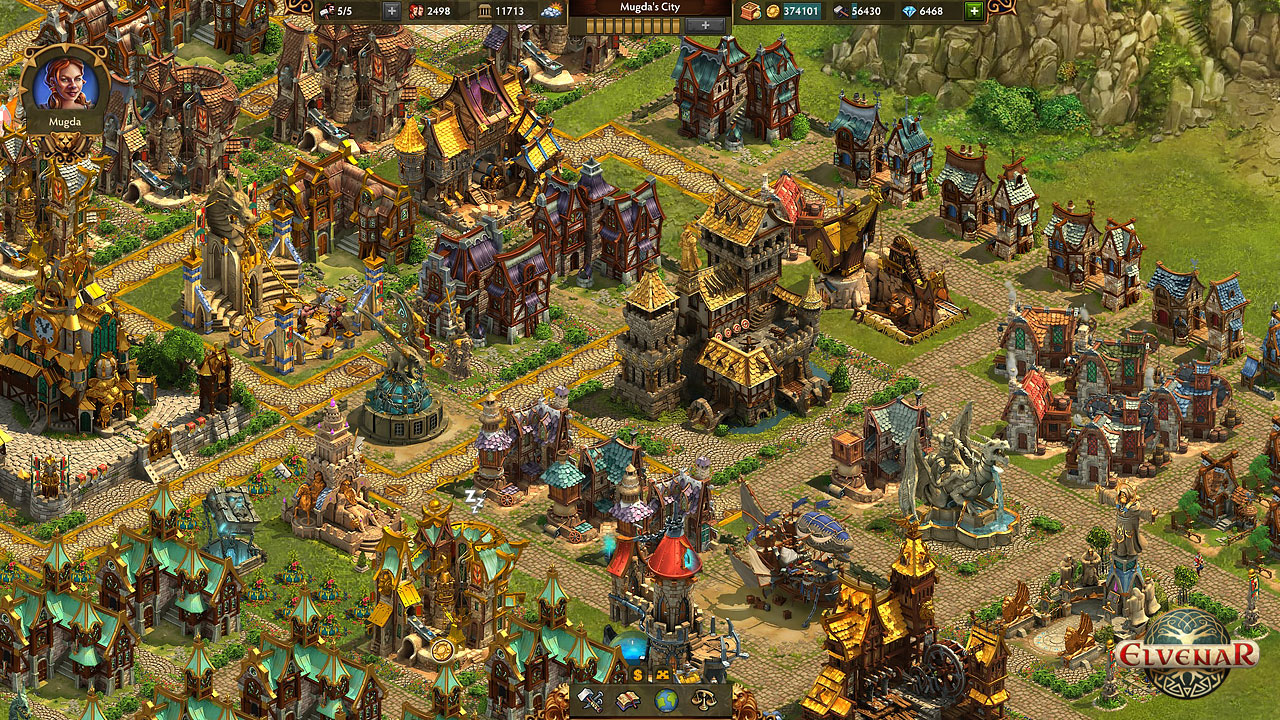Screen dimensions: 1280x720
Task: Click the plus under Mugda's City banner
Action: click(705, 26)
